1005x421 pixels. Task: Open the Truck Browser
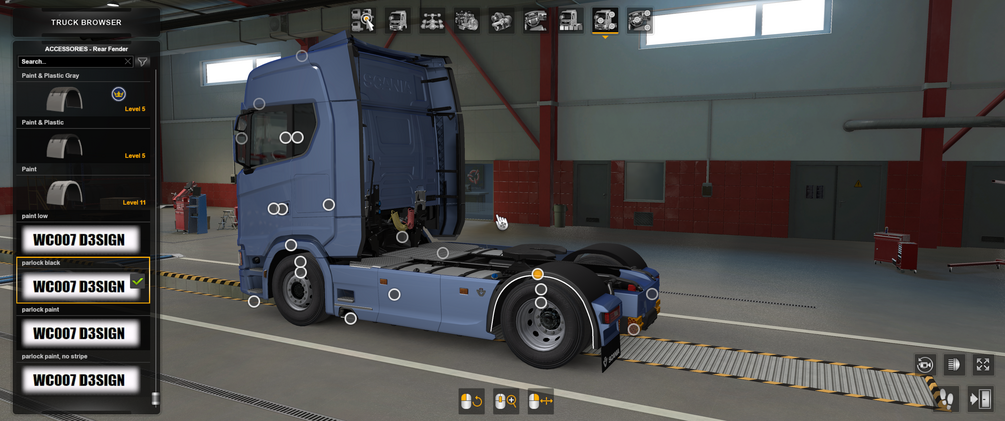point(86,22)
